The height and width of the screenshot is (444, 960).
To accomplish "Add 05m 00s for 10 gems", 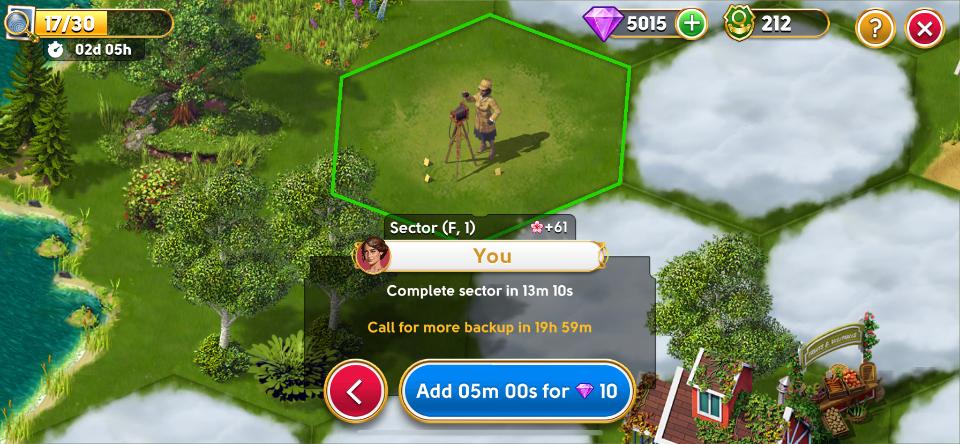I will [x=517, y=391].
